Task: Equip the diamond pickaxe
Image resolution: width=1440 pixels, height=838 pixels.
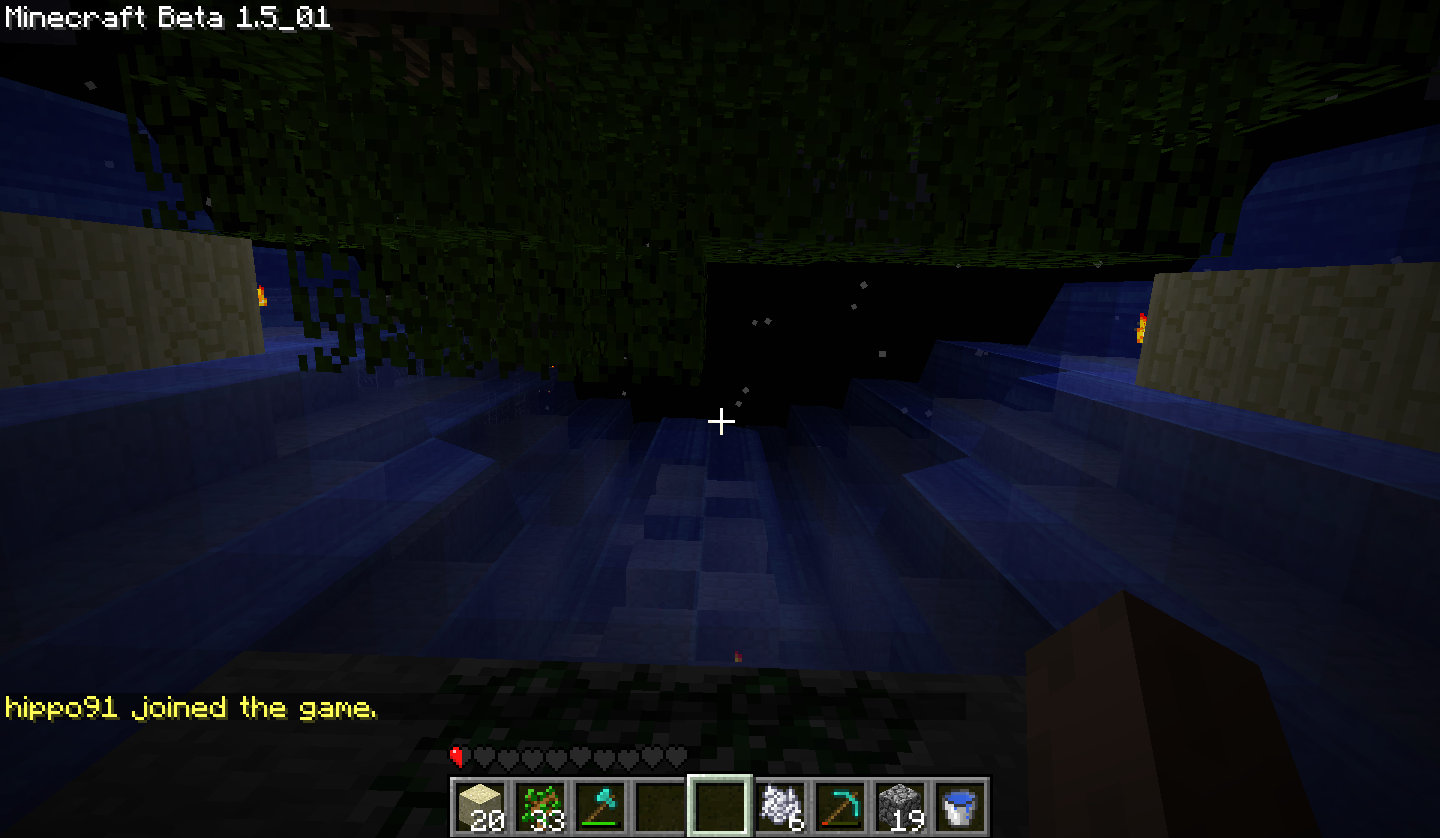Action: coord(840,806)
